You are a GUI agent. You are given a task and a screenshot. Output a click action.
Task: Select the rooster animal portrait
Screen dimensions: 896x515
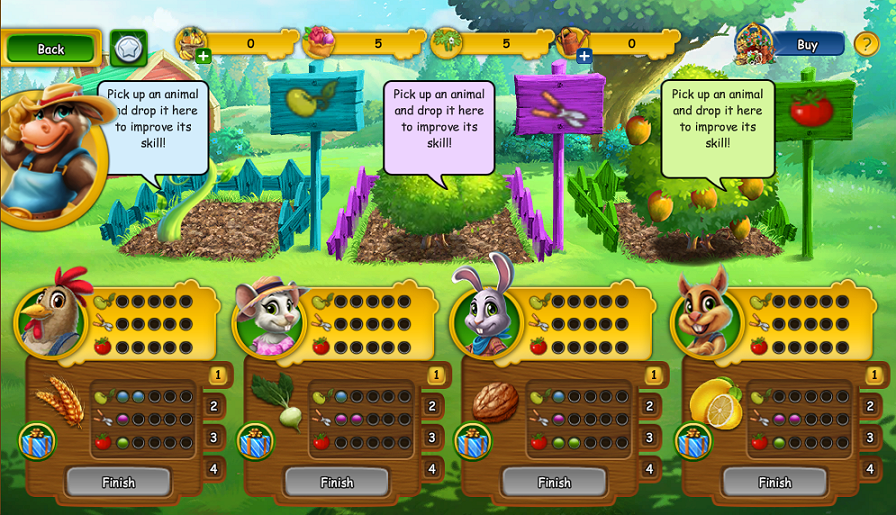pyautogui.click(x=48, y=320)
